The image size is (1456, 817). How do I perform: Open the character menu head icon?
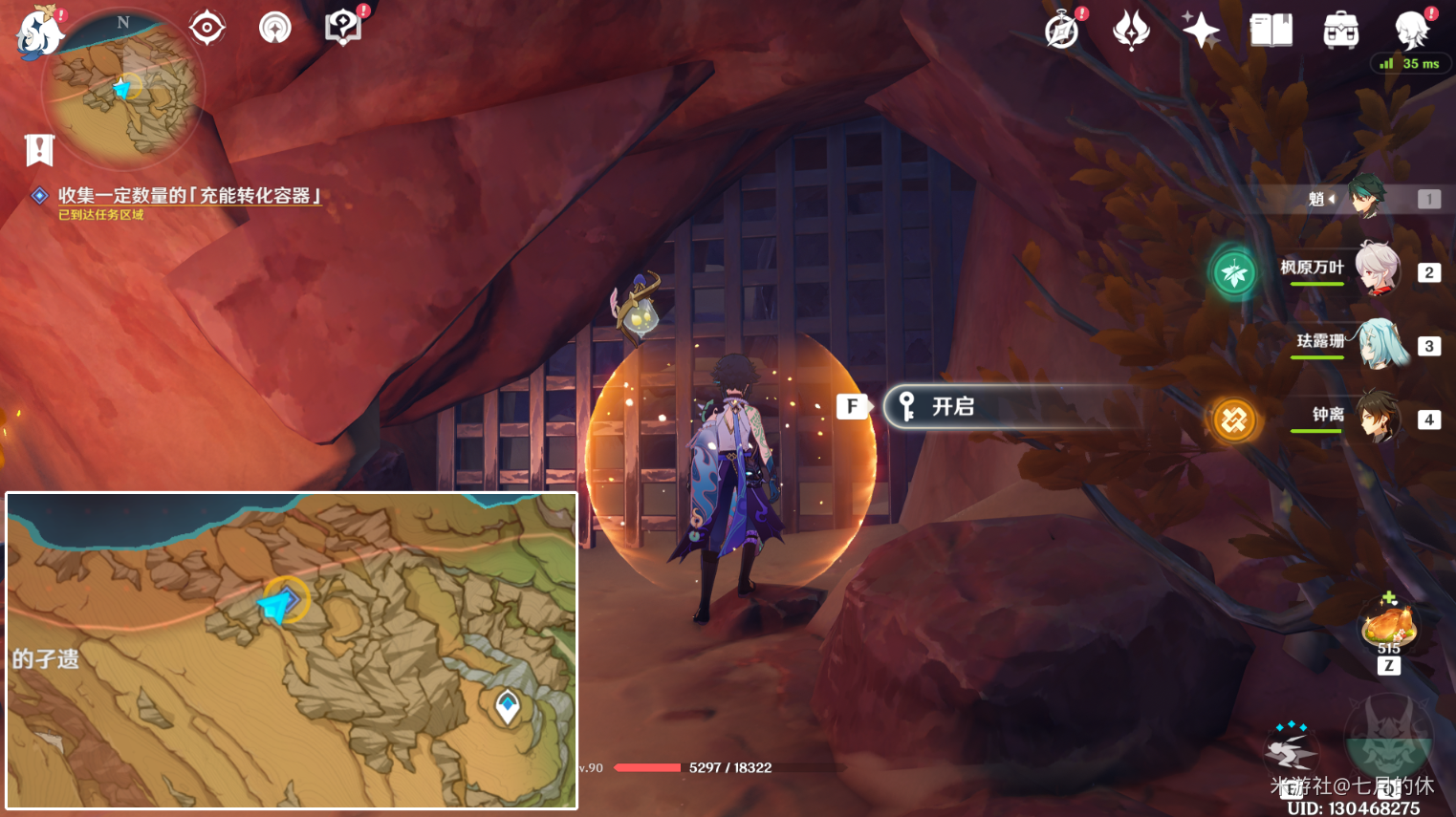click(1411, 31)
